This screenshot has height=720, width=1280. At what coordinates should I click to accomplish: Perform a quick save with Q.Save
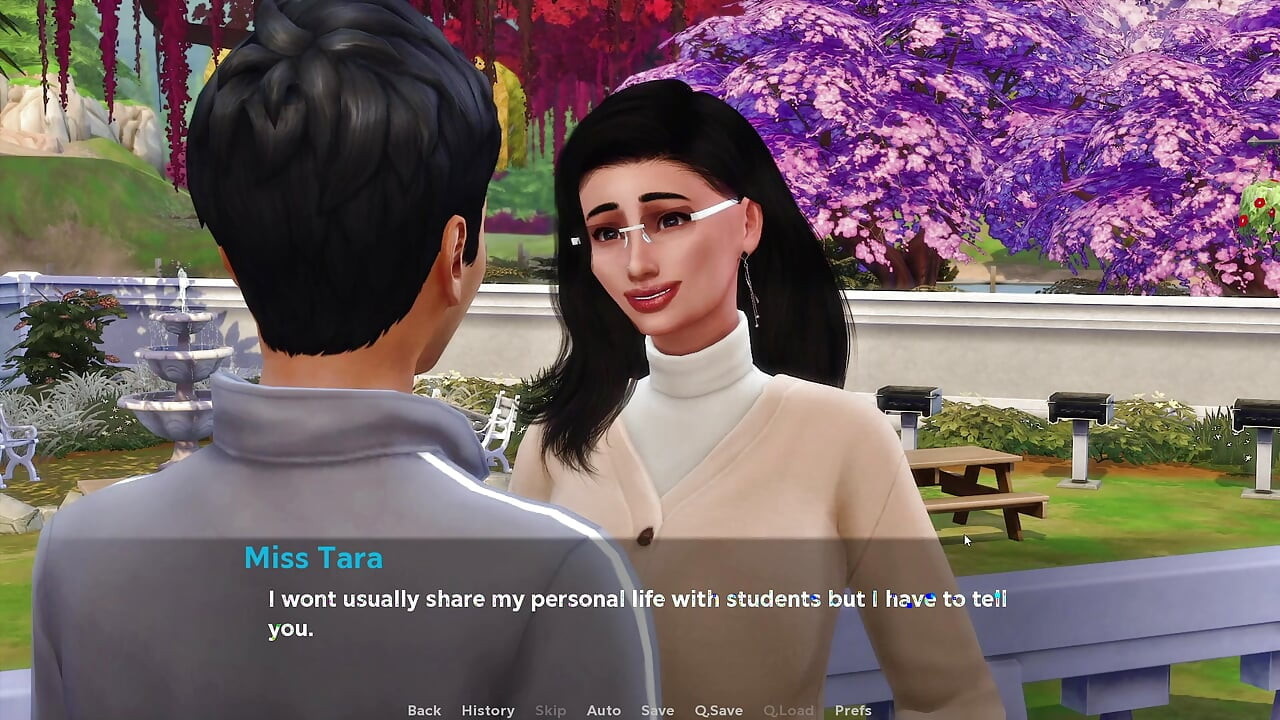718,709
